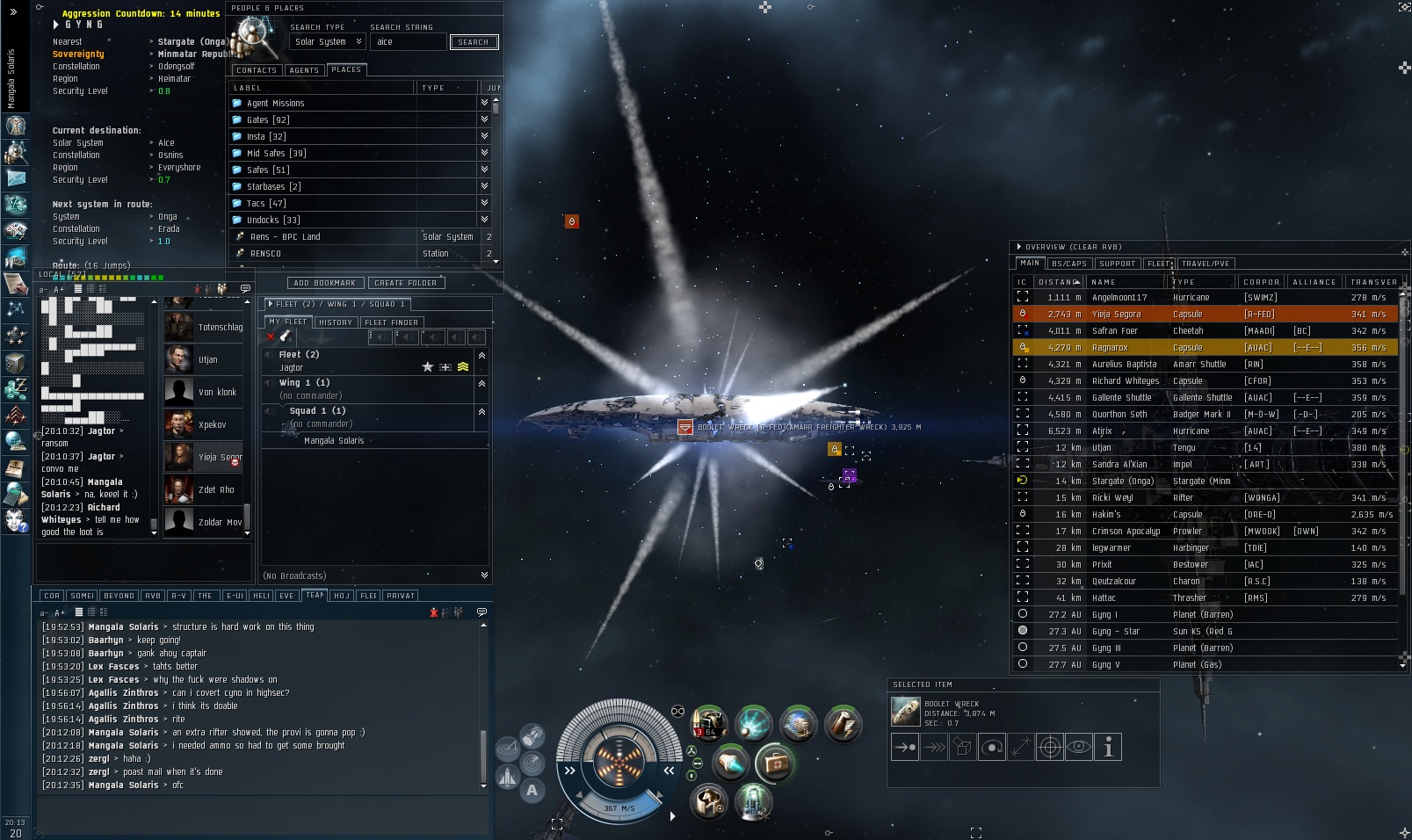Screen dimensions: 1412x840
Task: Lock target on the selected item
Action: [x=1050, y=748]
